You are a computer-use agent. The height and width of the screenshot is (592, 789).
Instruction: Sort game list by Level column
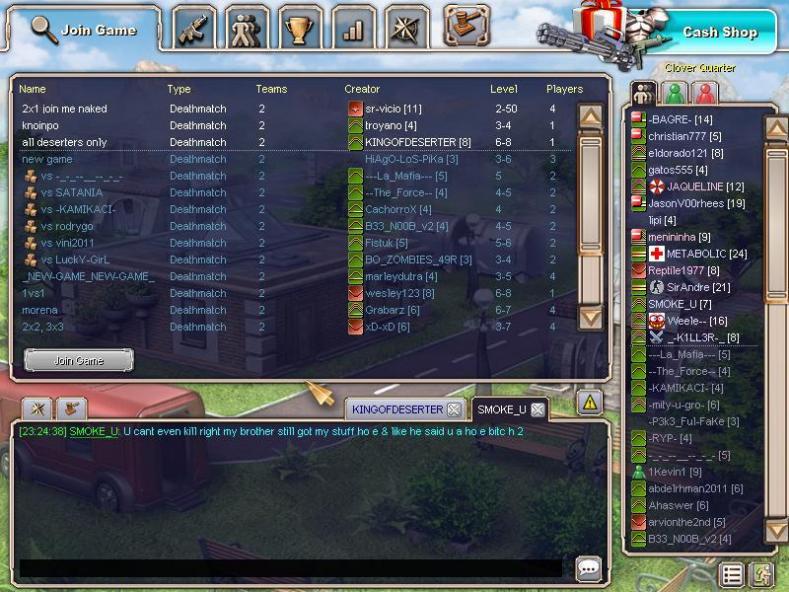tap(504, 89)
